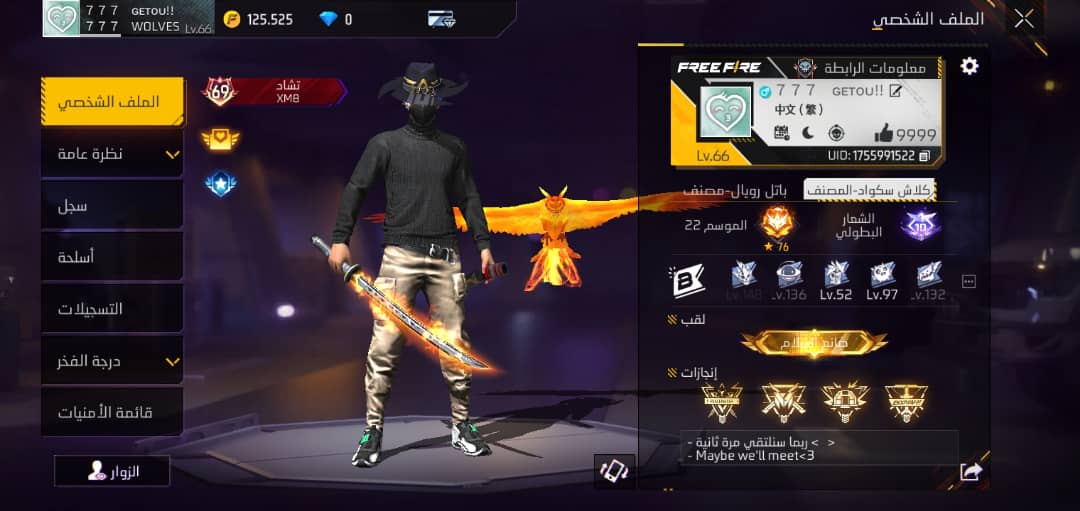Screen dimensions: 1080x511
Task: Copy the UID number
Action: pos(924,156)
